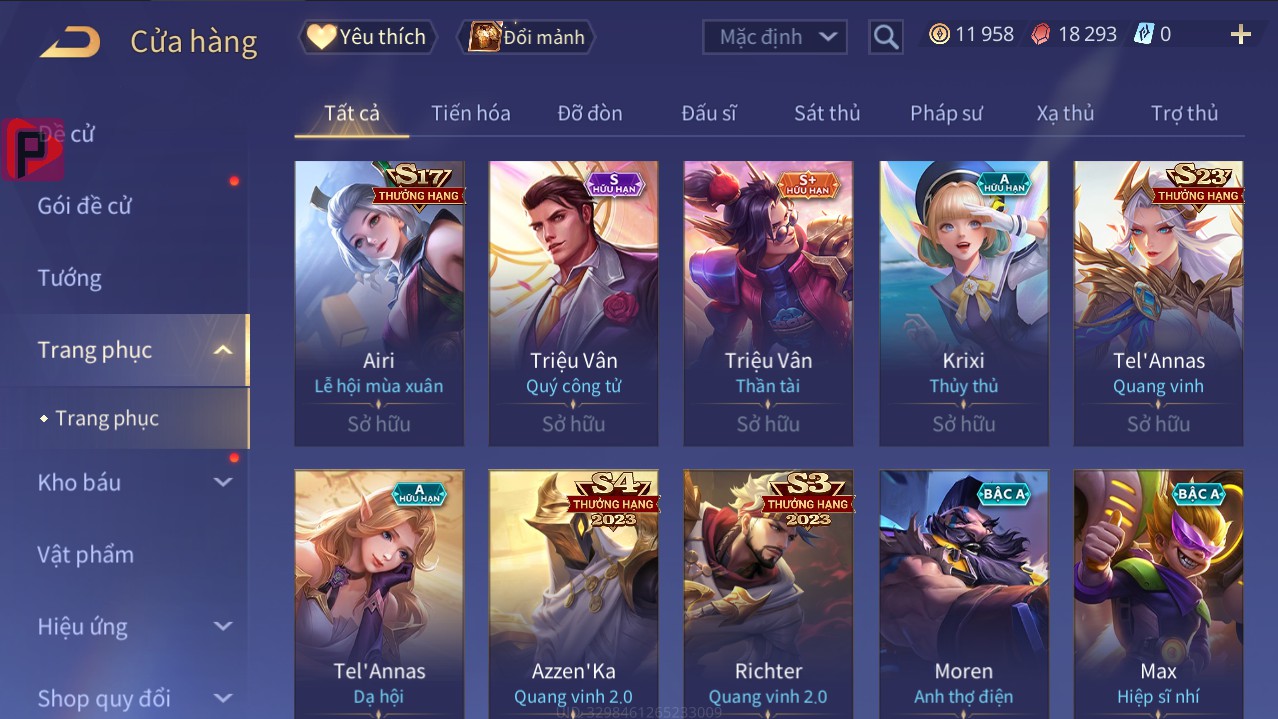Choose the Sát thủ tab
This screenshot has height=719, width=1278.
tap(827, 113)
